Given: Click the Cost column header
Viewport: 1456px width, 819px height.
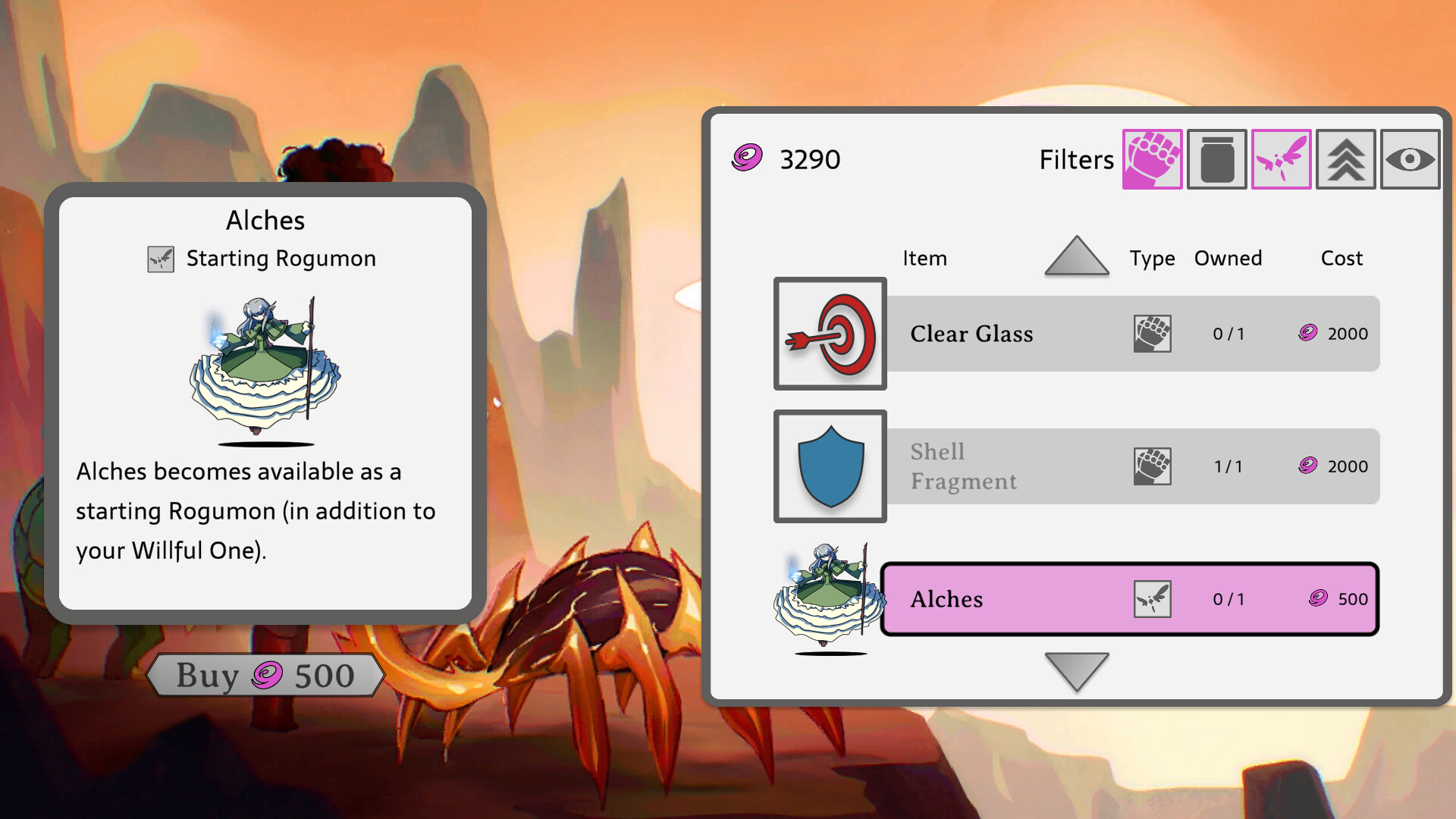Looking at the screenshot, I should tap(1341, 259).
